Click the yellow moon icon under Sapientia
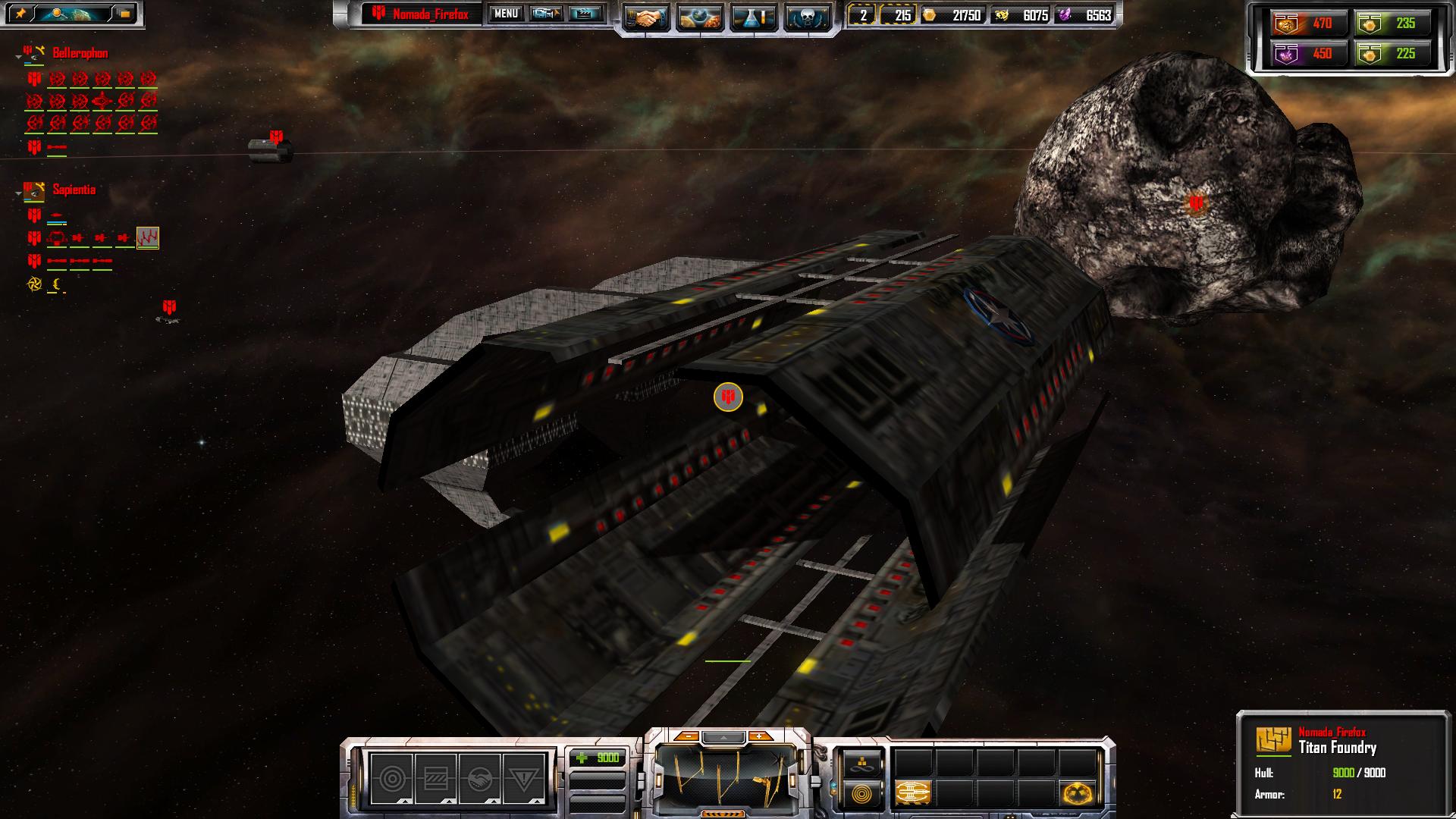The height and width of the screenshot is (819, 1456). point(57,285)
